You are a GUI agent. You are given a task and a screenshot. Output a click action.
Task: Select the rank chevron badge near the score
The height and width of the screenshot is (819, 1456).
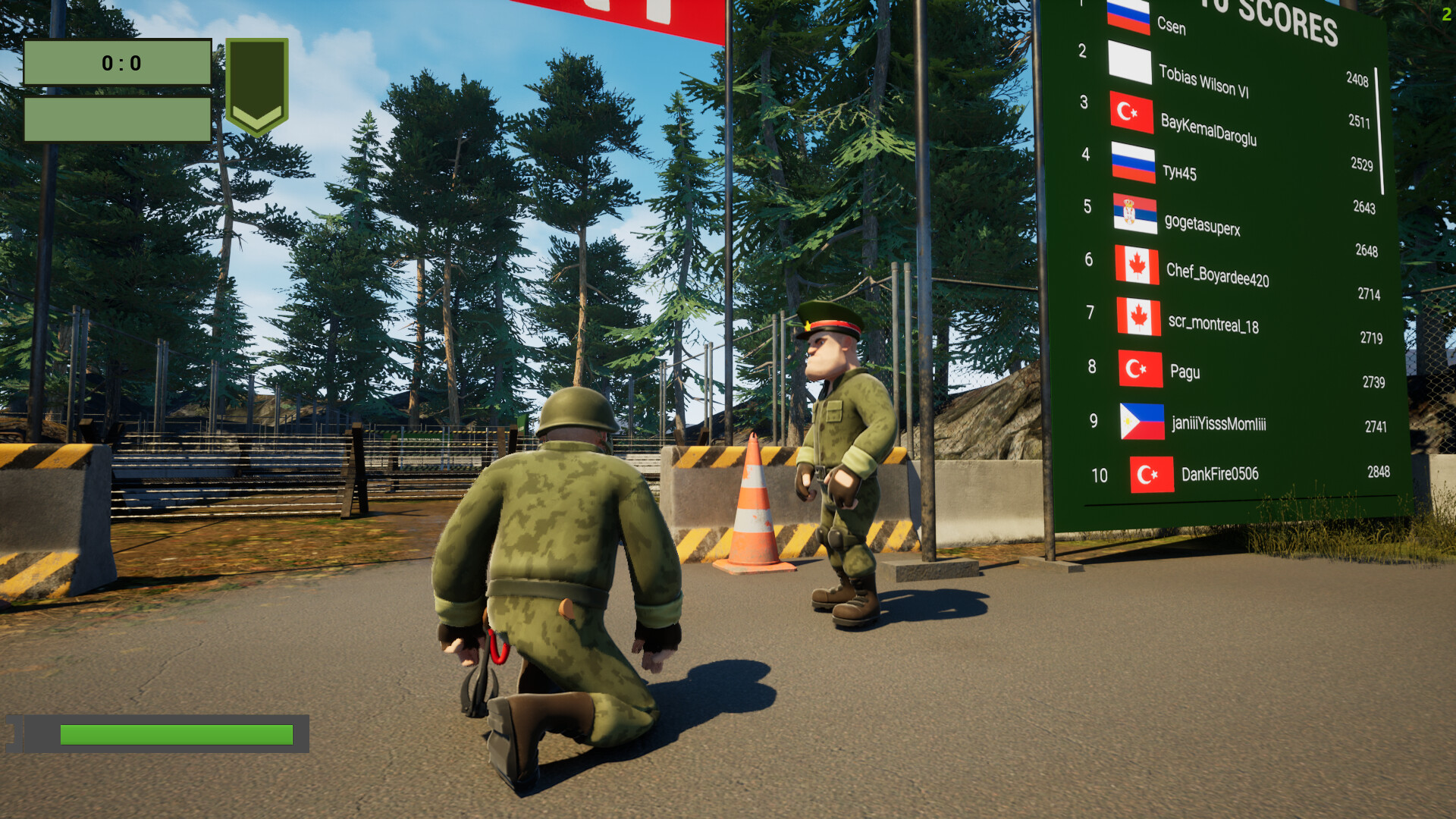(258, 83)
